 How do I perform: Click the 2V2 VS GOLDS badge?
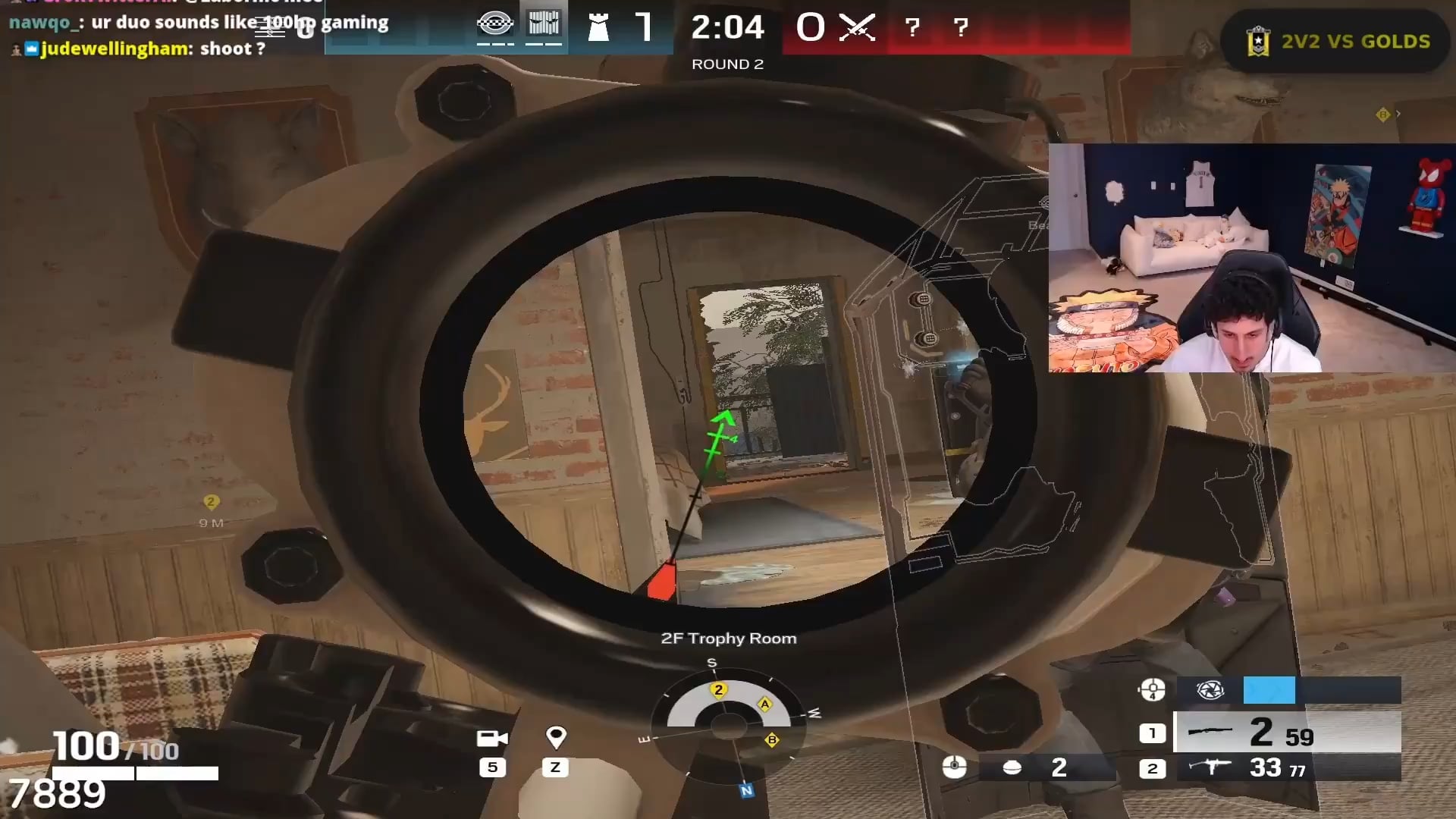[x=1338, y=41]
